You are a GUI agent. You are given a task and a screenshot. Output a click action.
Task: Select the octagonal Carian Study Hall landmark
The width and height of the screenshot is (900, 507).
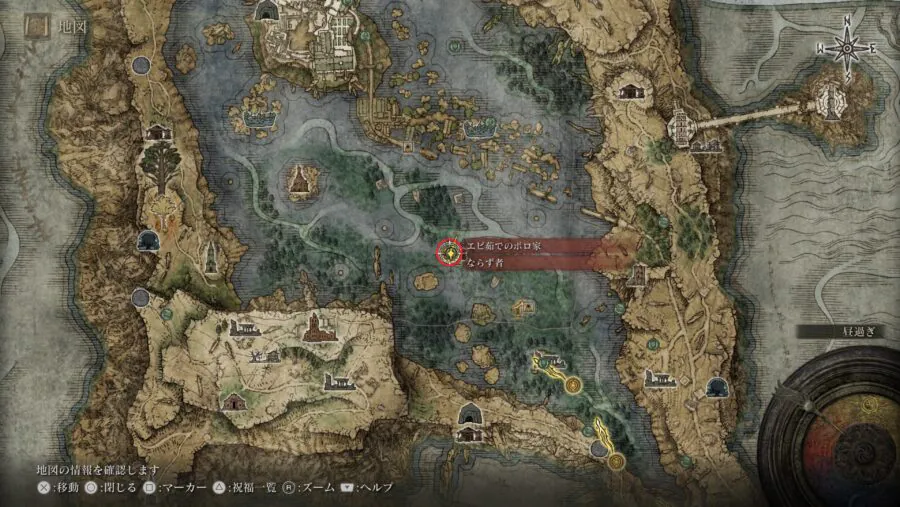pyautogui.click(x=682, y=124)
